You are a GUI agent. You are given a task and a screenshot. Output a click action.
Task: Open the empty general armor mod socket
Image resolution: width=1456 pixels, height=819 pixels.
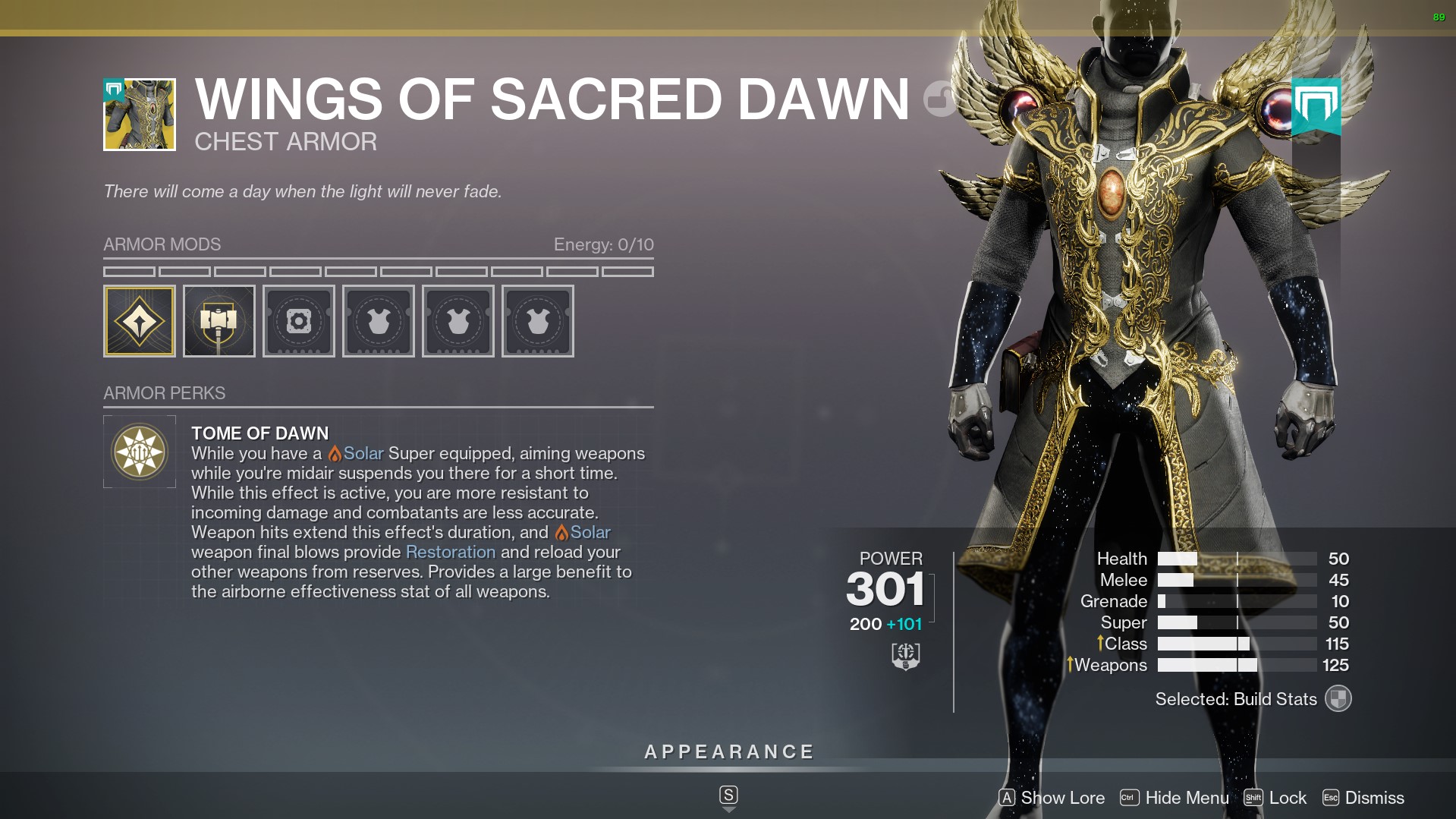299,321
